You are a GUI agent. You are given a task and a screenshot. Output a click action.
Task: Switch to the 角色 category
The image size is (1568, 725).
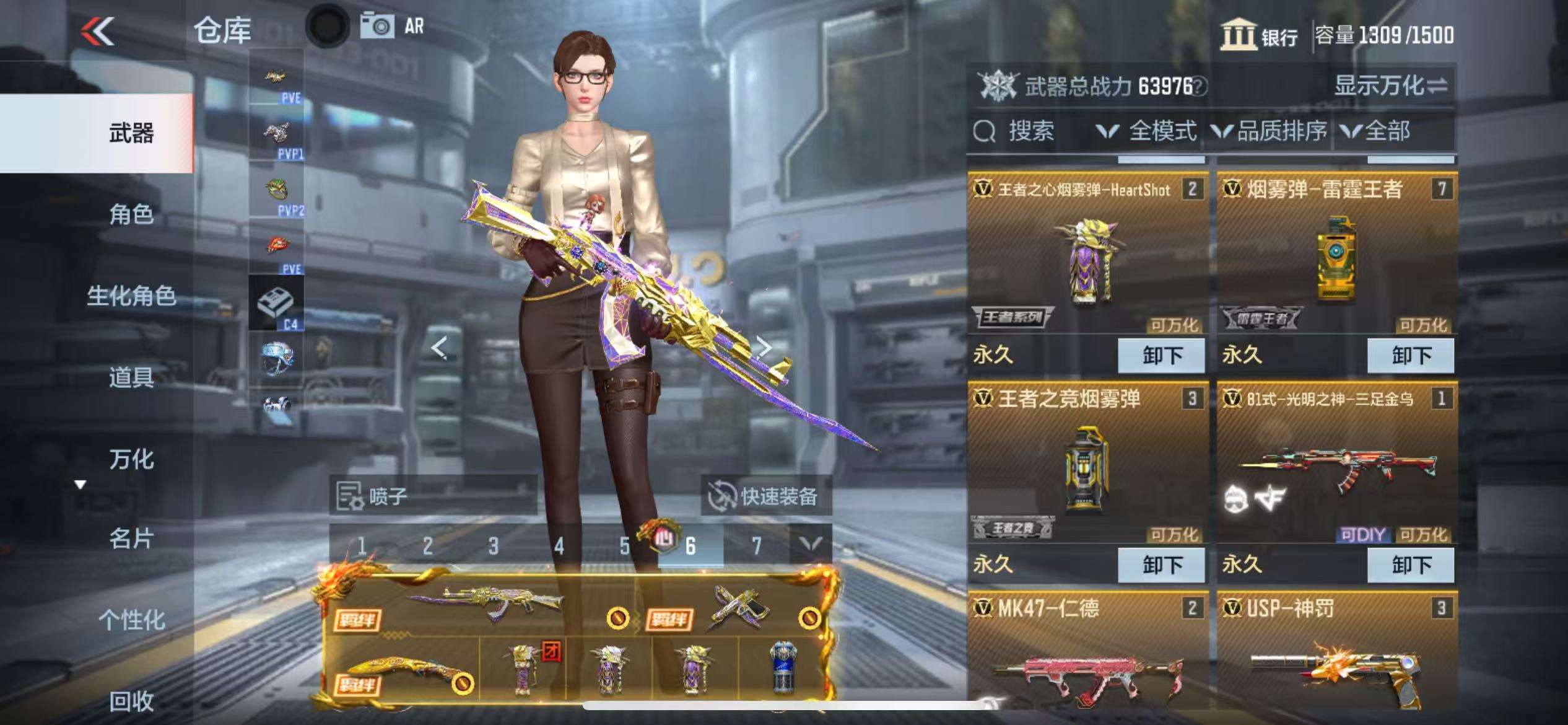pyautogui.click(x=131, y=214)
